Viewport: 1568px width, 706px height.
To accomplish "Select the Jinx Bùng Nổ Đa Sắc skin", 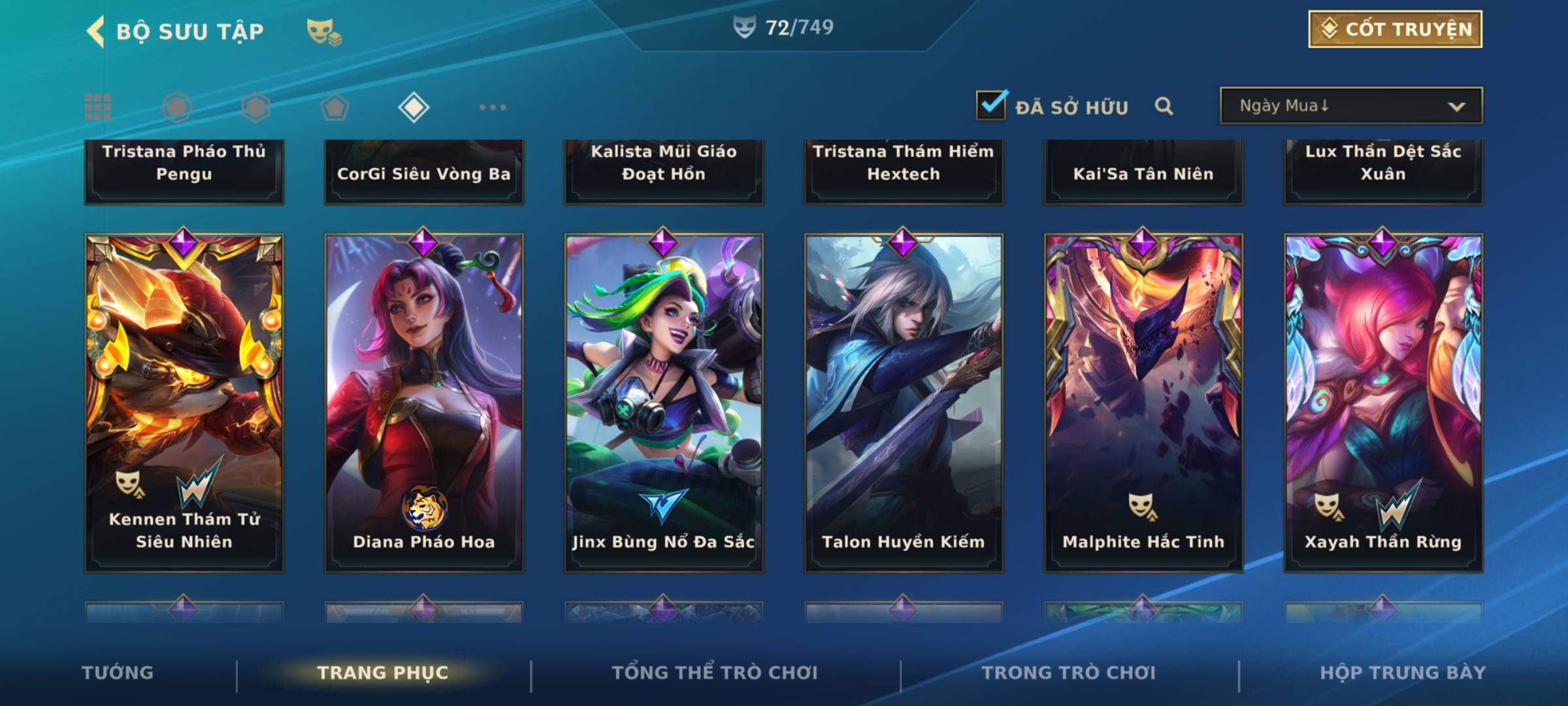I will (x=664, y=402).
